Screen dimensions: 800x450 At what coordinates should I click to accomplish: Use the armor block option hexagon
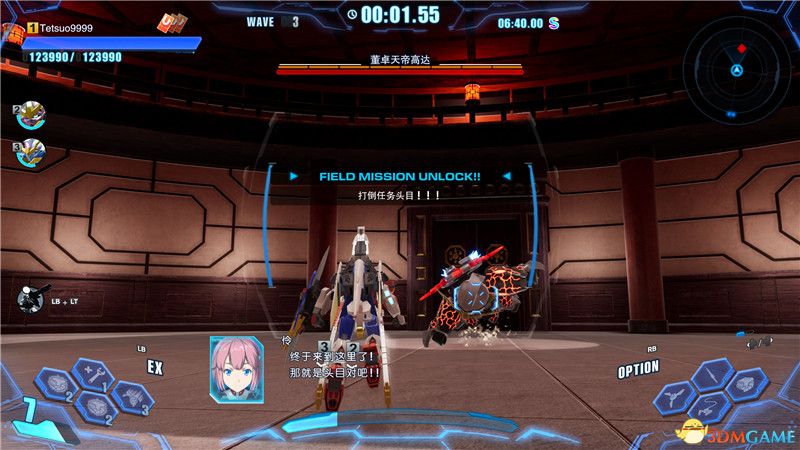click(x=747, y=384)
